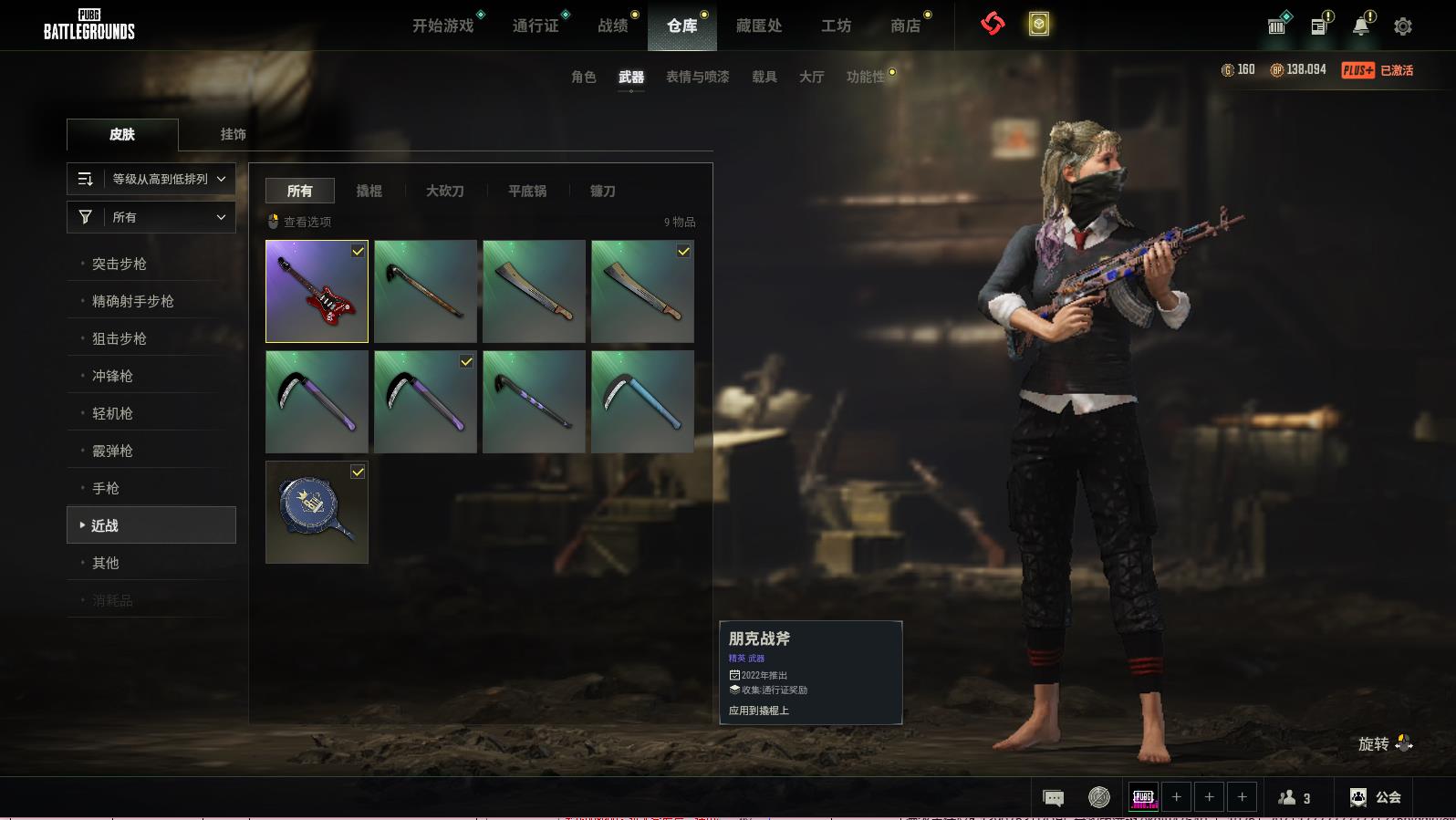Open the 所有 filter dropdown
The image size is (1456, 820).
click(x=151, y=217)
